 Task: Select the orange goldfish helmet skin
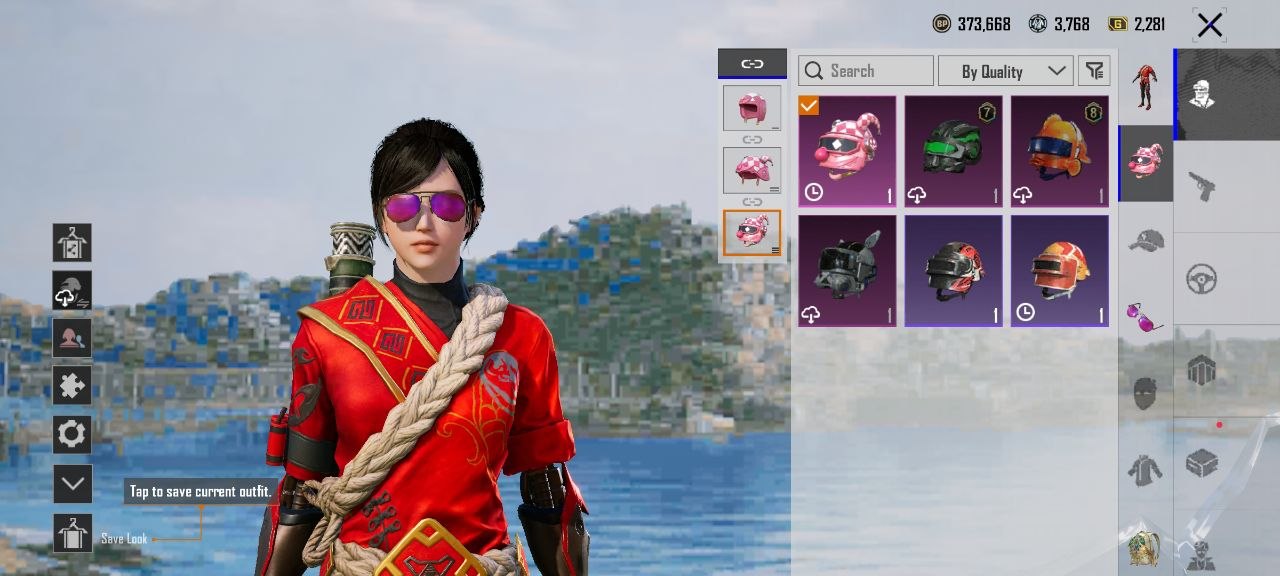point(1059,151)
